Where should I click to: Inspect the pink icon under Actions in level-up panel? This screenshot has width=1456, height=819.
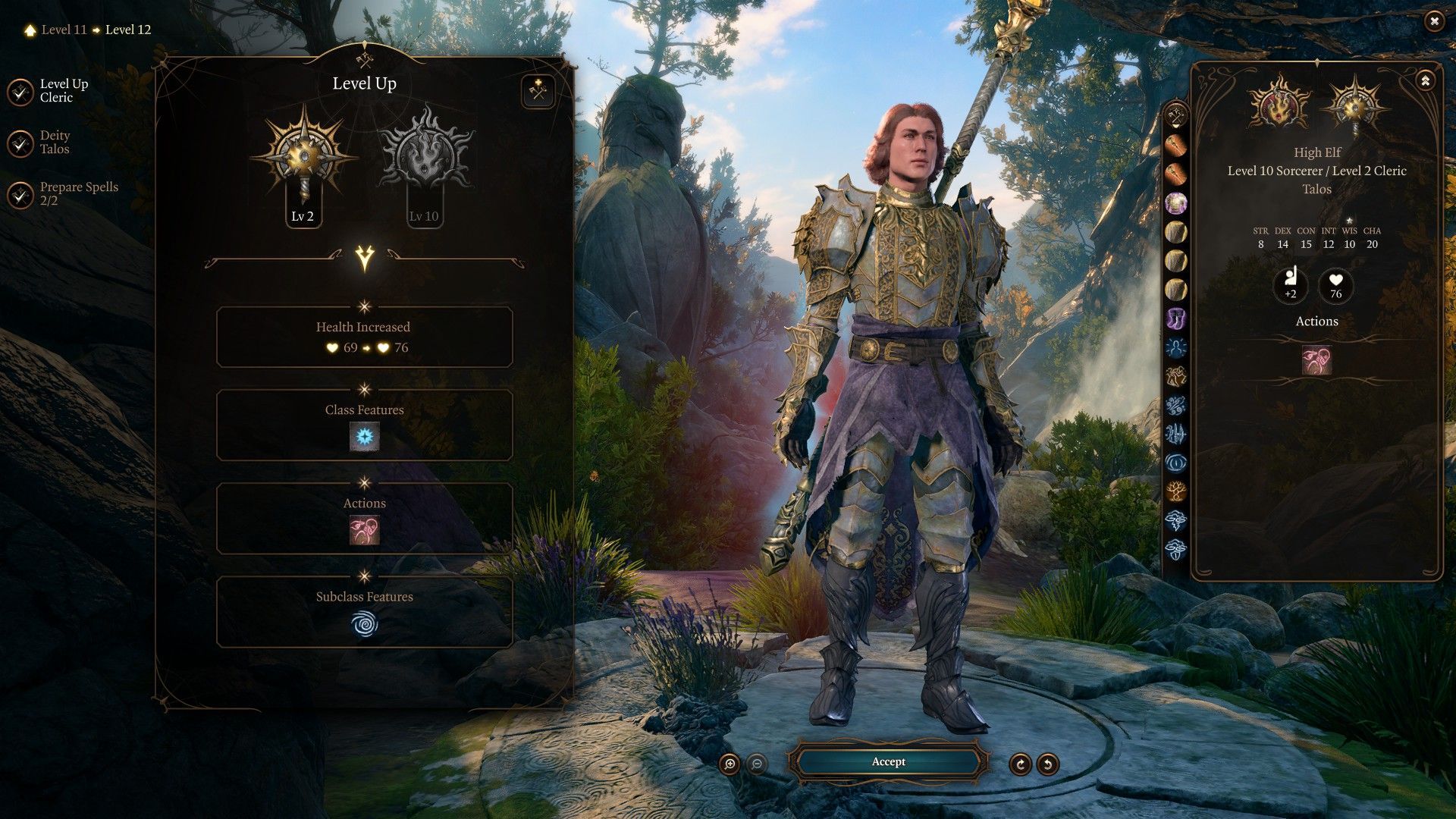click(x=364, y=530)
